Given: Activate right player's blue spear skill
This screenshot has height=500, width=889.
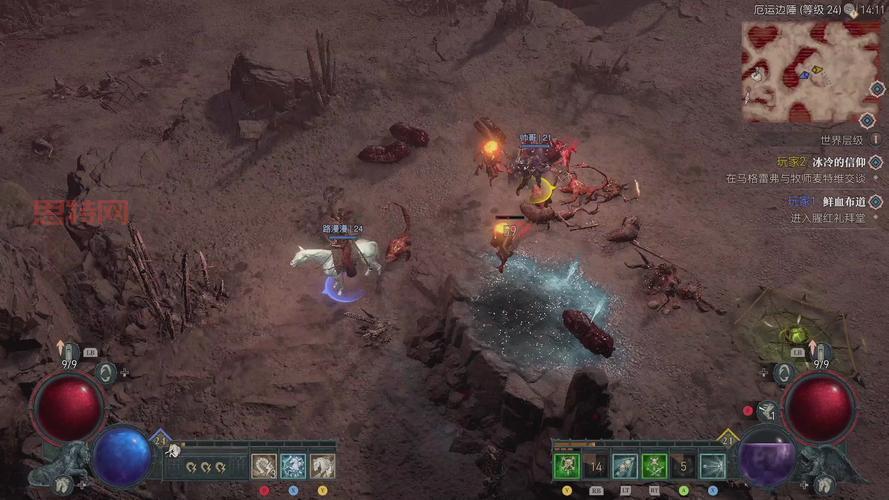Looking at the screenshot, I should point(712,466).
